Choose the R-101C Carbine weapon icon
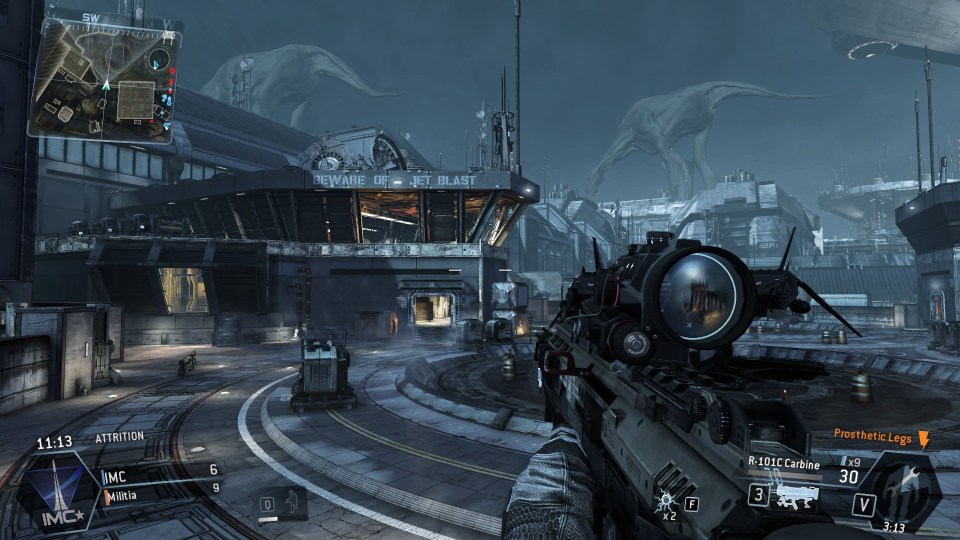Image resolution: width=960 pixels, height=540 pixels. click(797, 495)
